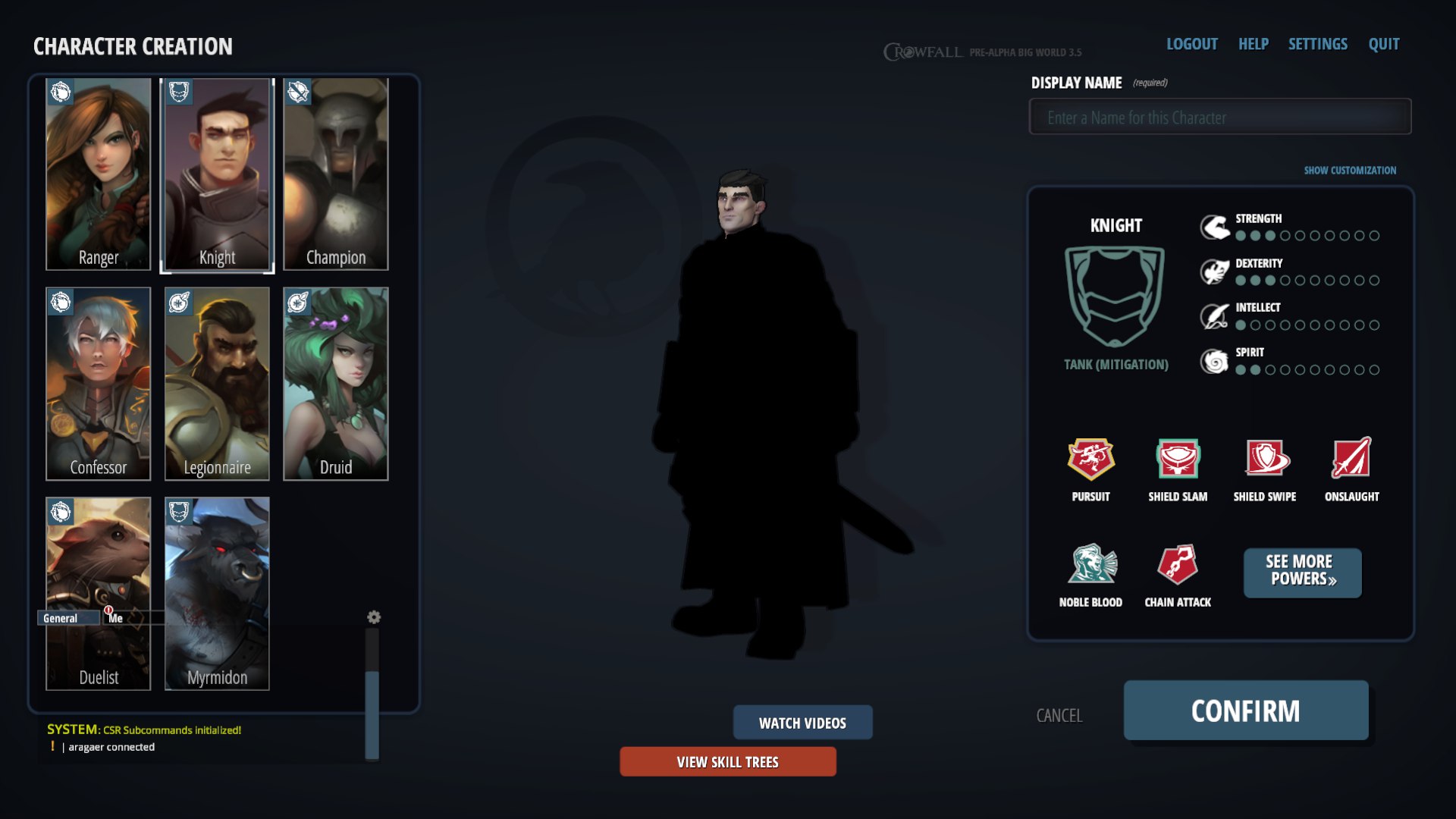Click the Watch Videos button
This screenshot has width=1456, height=819.
(802, 723)
